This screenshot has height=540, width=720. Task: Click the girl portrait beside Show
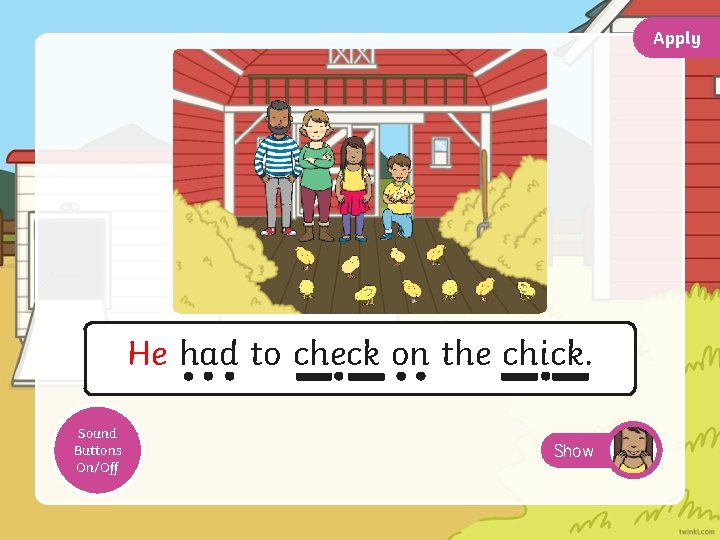[x=634, y=450]
